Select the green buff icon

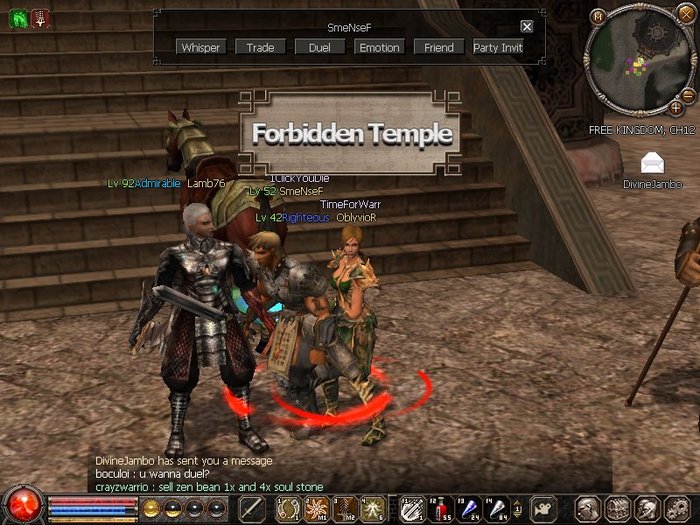(x=18, y=17)
